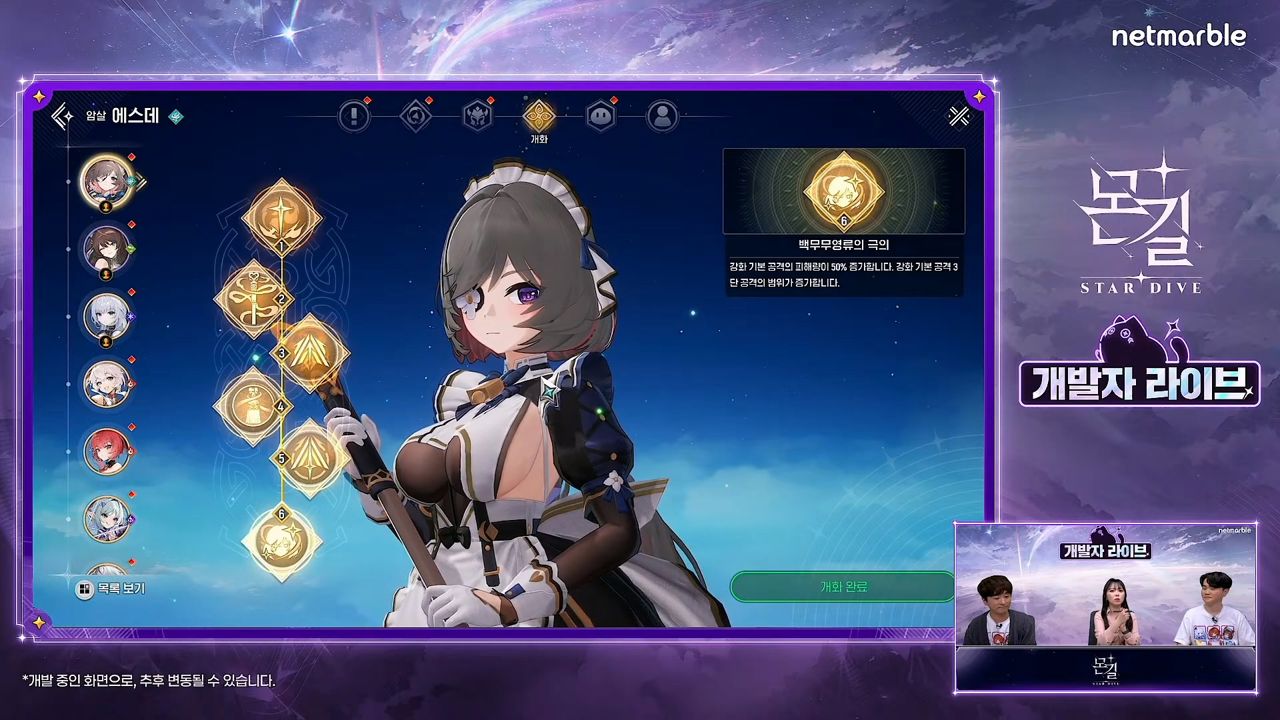This screenshot has width=1280, height=720.
Task: Select awakening node 2
Action: 253,297
